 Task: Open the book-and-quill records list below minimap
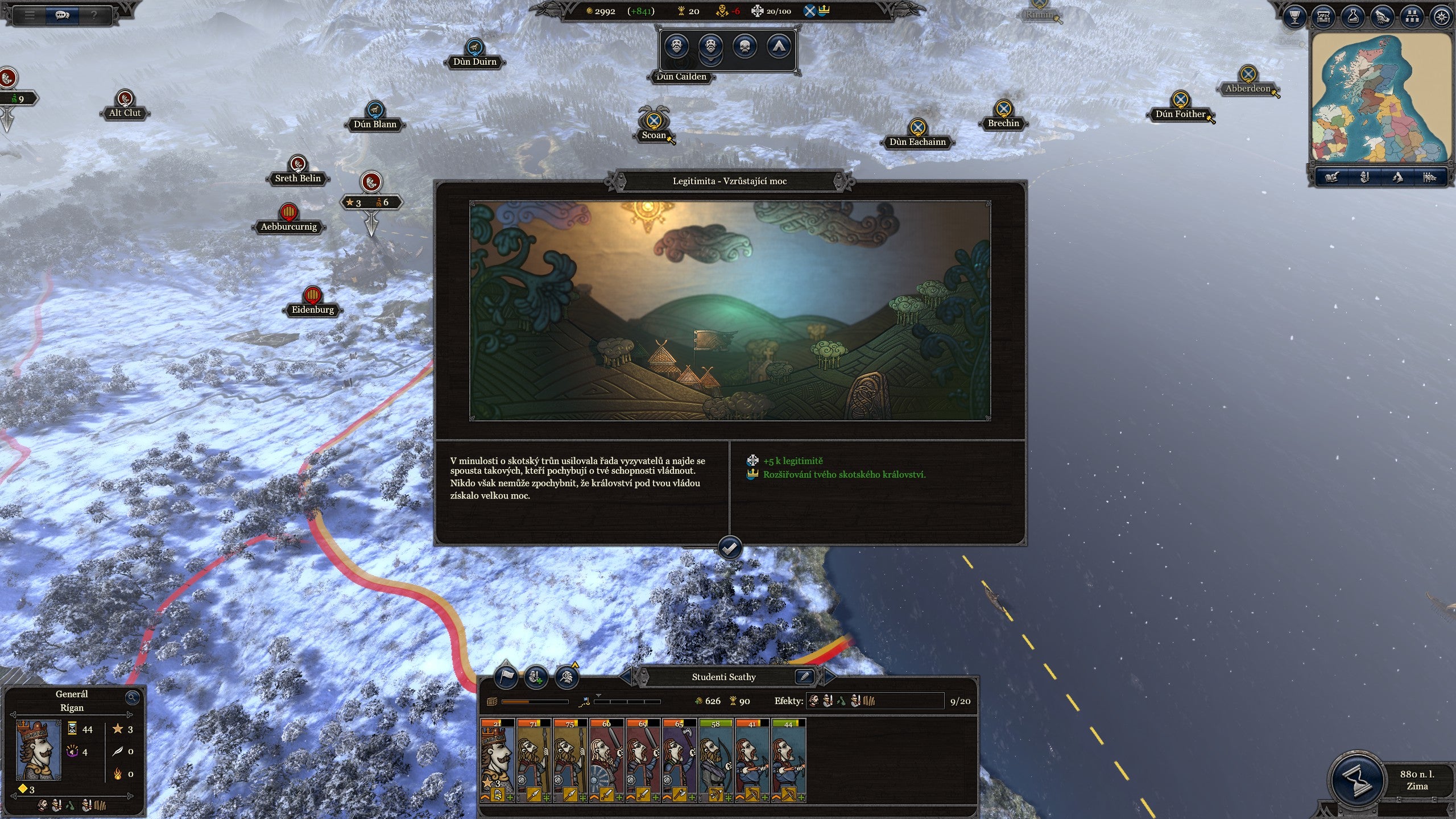(x=1331, y=177)
